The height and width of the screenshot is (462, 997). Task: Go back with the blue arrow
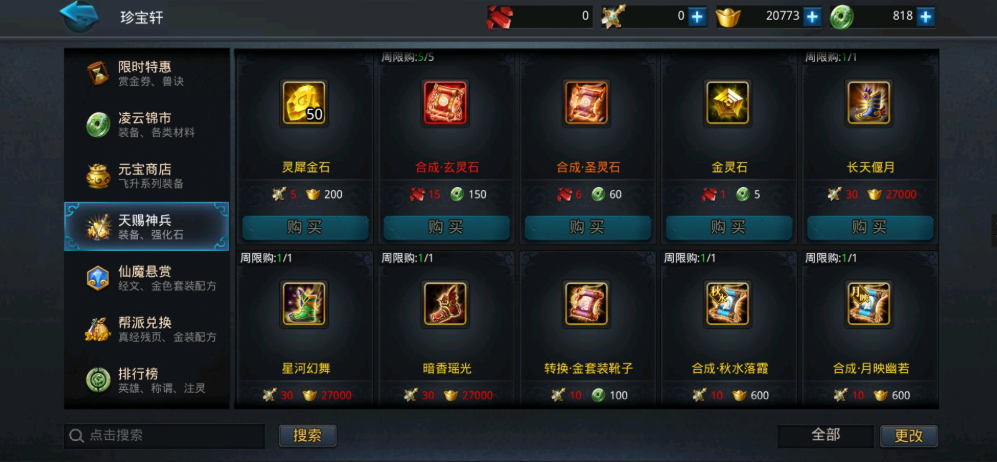[x=80, y=15]
